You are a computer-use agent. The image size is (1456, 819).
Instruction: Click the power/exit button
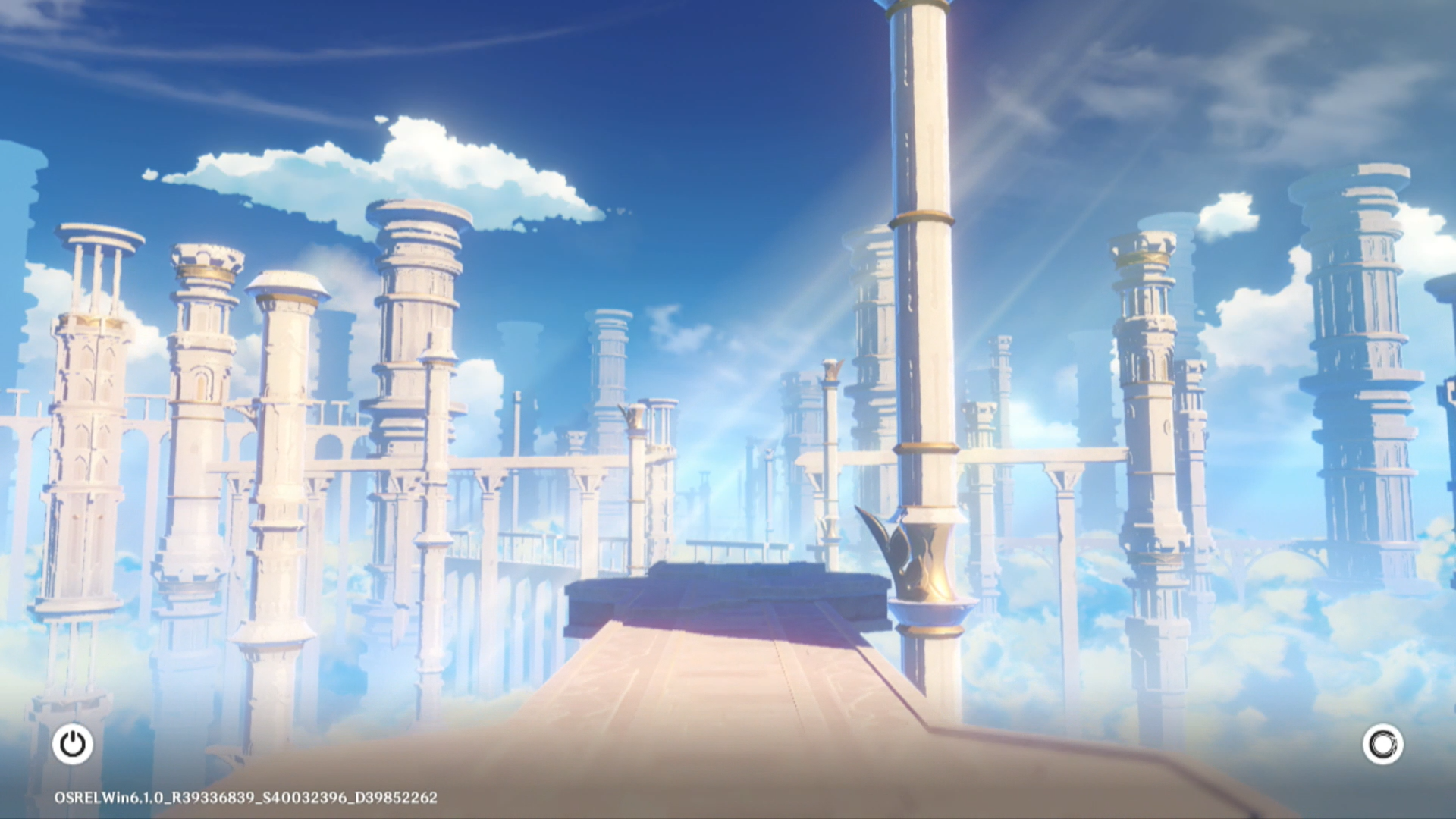pyautogui.click(x=73, y=744)
